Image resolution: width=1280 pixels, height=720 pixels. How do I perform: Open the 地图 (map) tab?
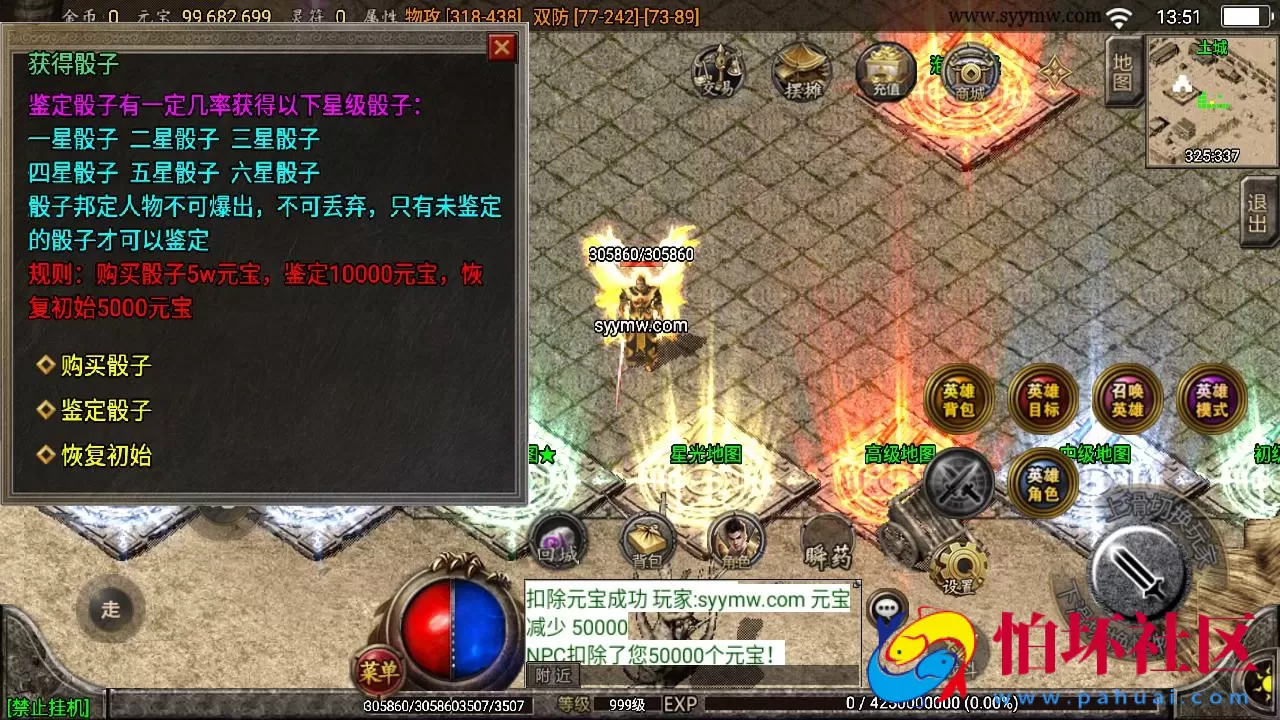point(1122,70)
